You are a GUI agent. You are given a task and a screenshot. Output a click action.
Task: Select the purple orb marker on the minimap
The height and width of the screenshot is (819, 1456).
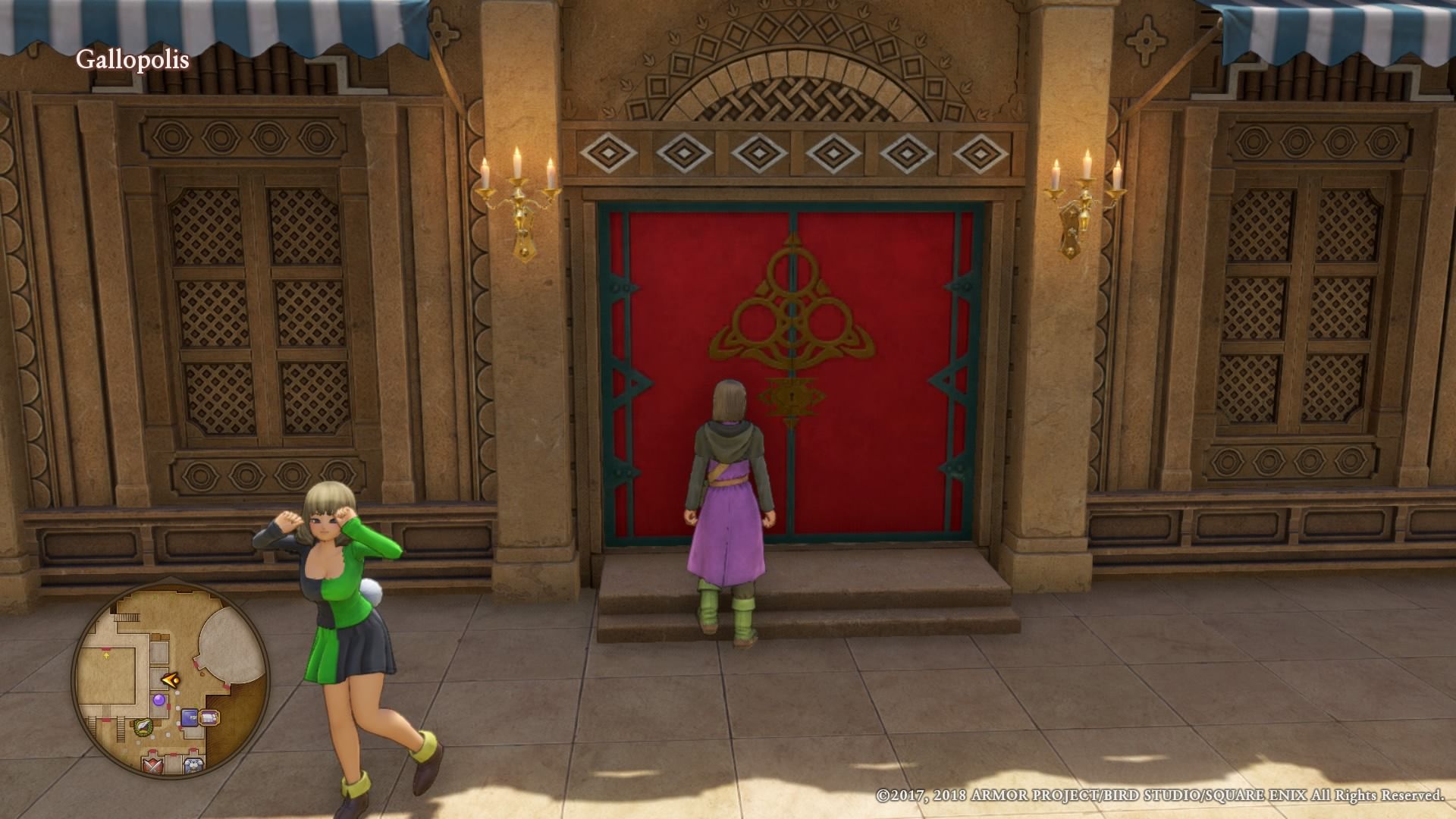tap(160, 701)
